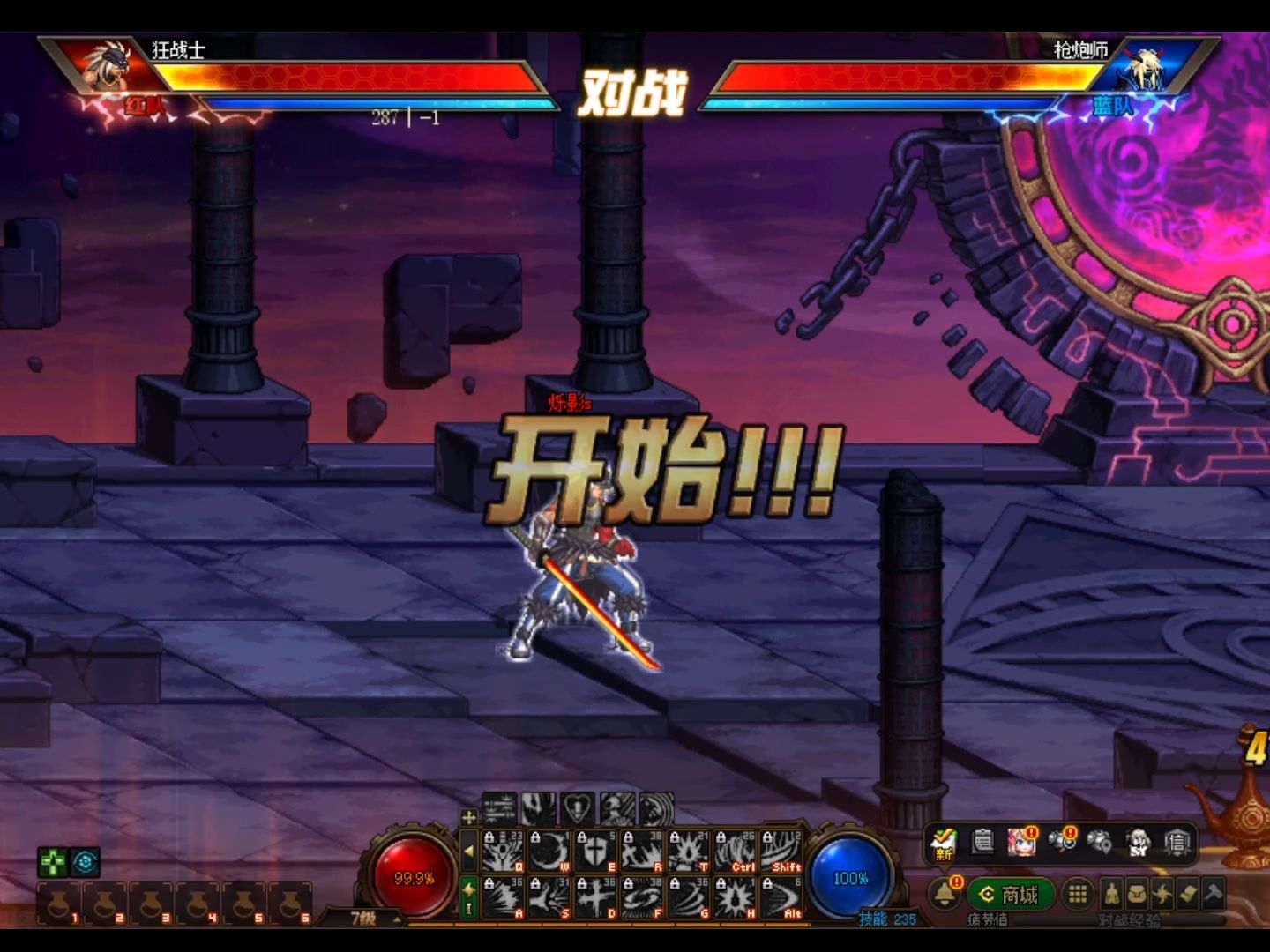Viewport: 1270px width, 952px height.
Task: Activate the swirl skill on F
Action: [643, 898]
